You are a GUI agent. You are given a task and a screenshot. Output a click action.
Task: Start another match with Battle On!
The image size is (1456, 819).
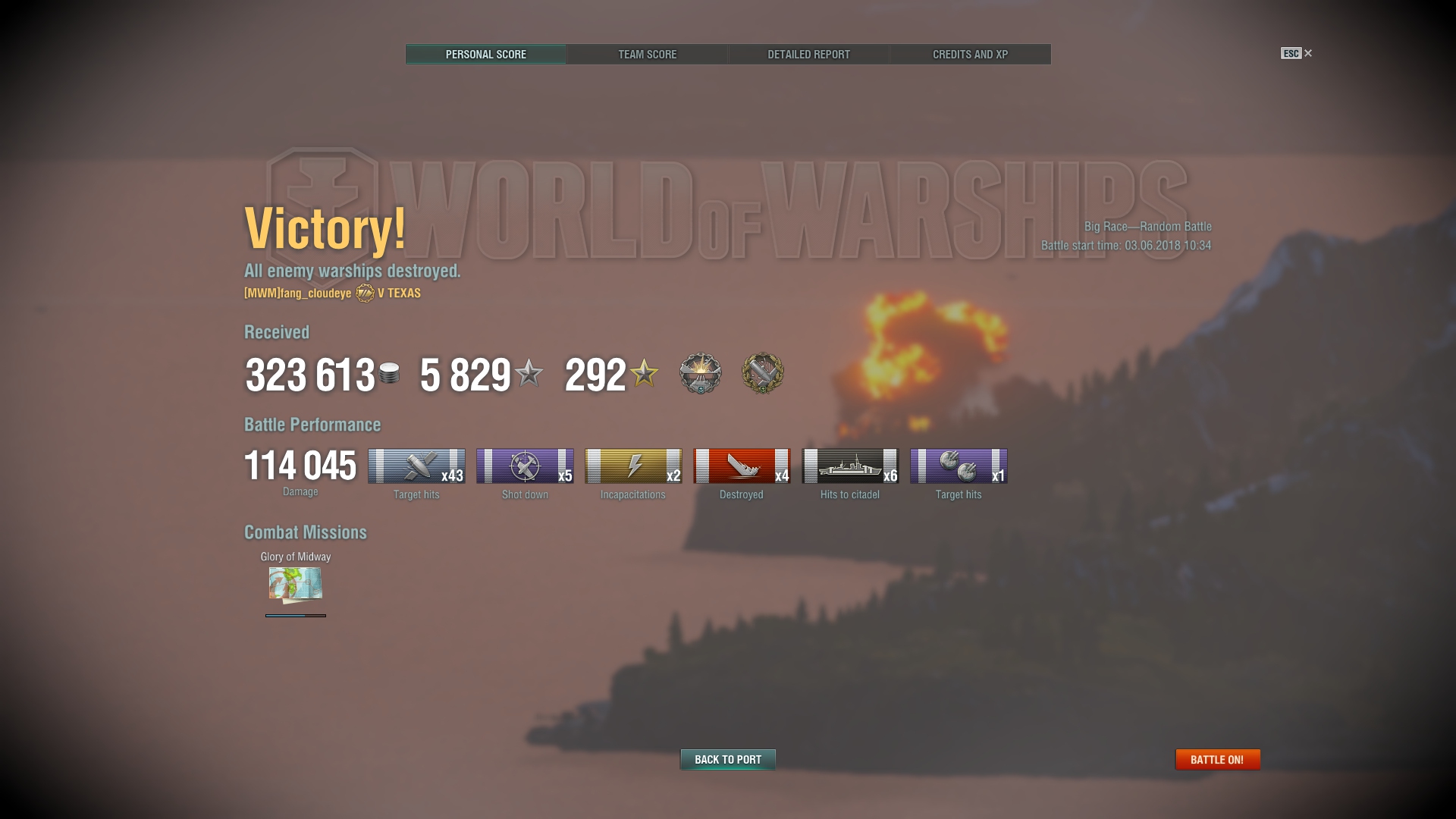coord(1217,759)
